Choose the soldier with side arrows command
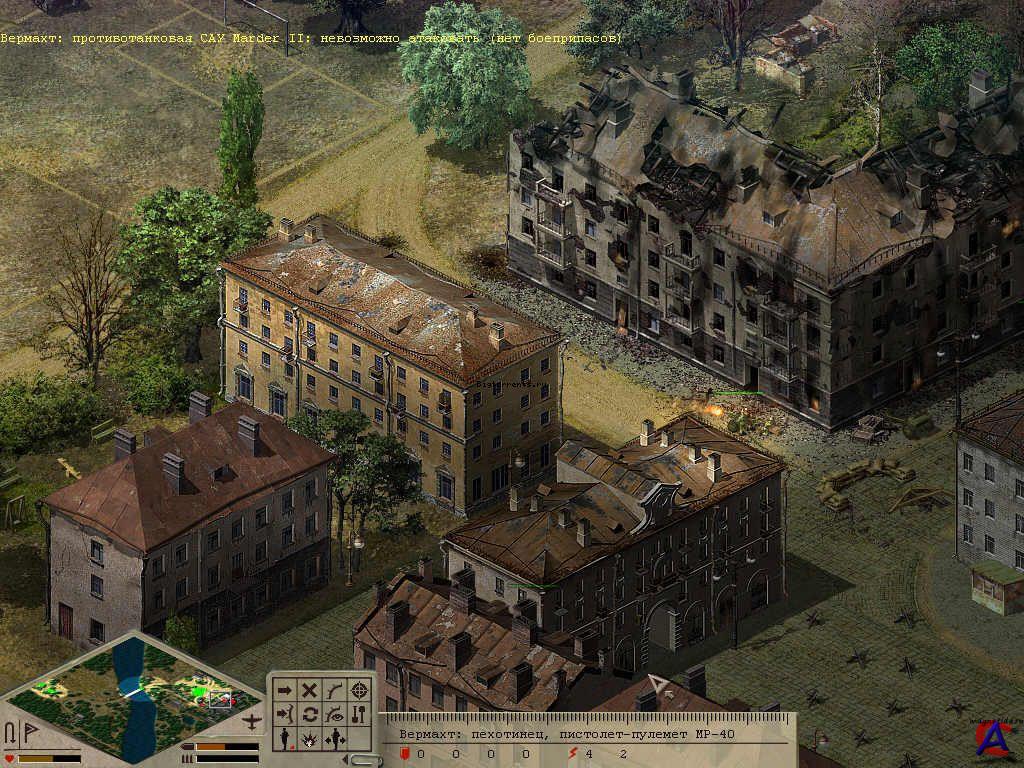The width and height of the screenshot is (1024, 768). tap(334, 739)
